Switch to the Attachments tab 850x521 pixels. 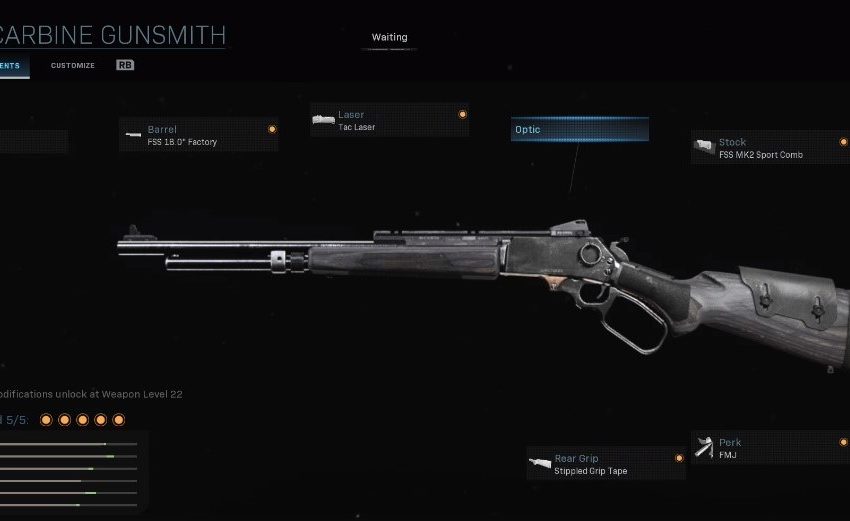click(12, 66)
